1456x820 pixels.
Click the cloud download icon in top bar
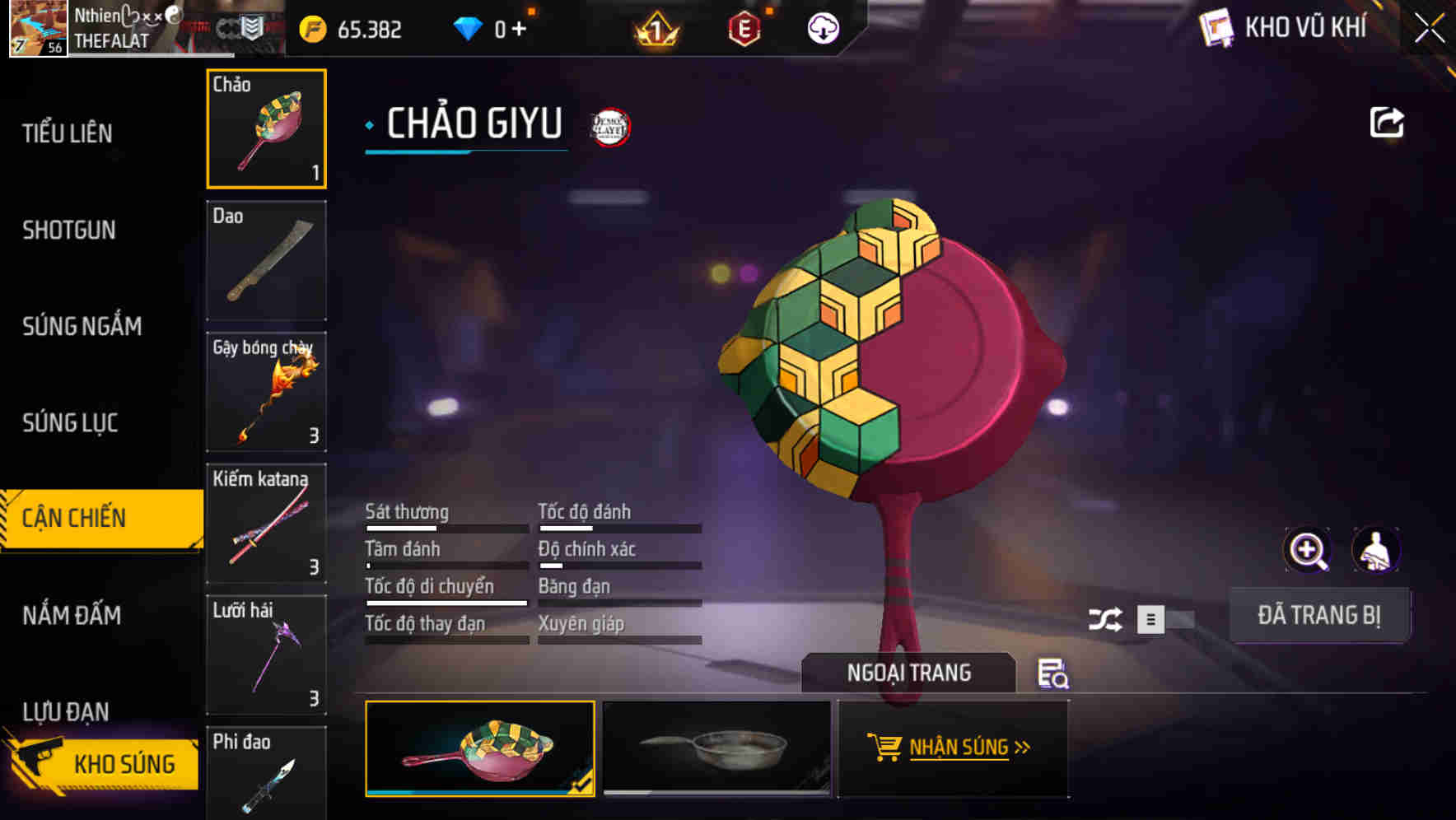(823, 30)
